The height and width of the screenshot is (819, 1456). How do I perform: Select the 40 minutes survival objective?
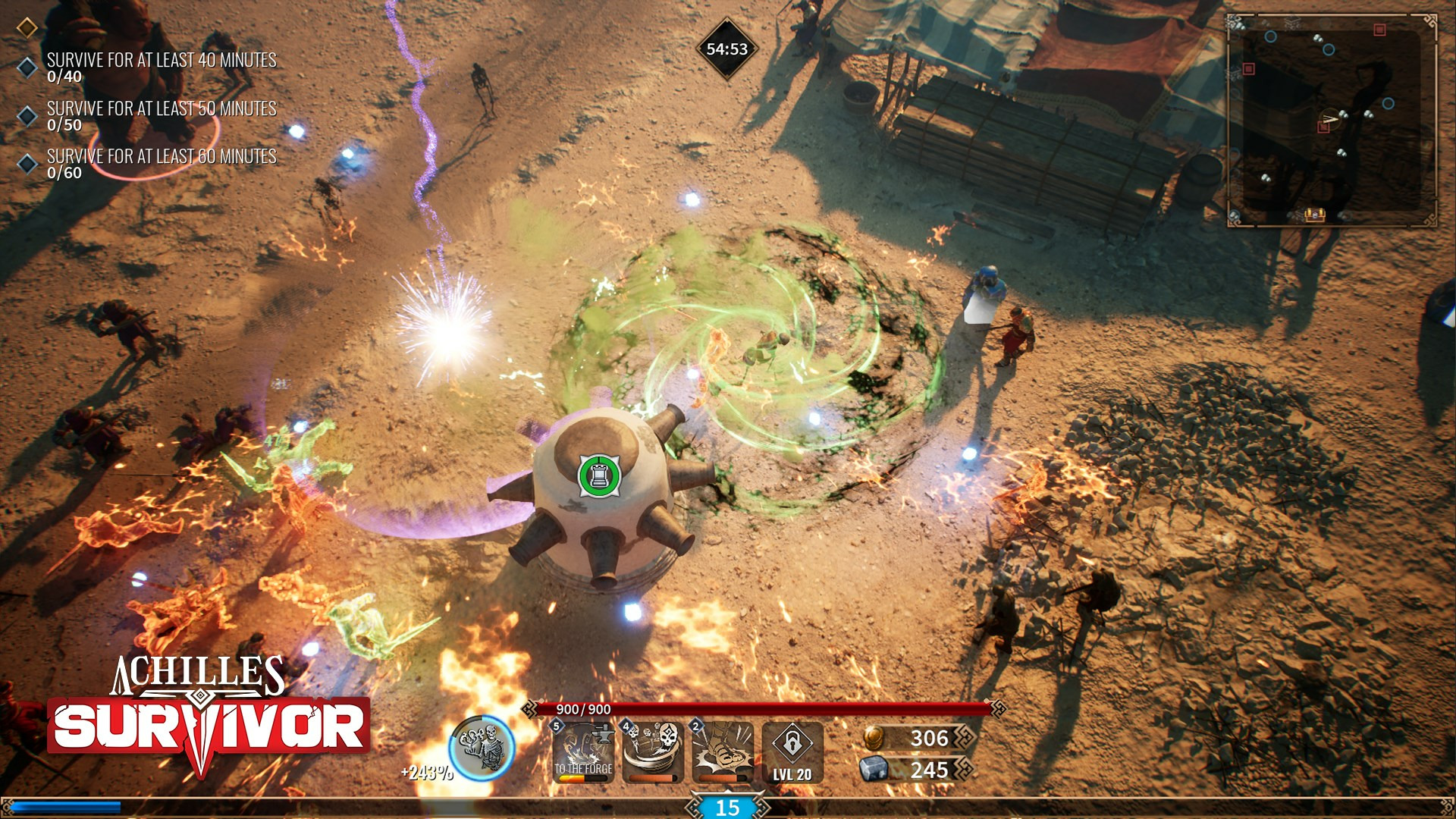pos(161,67)
